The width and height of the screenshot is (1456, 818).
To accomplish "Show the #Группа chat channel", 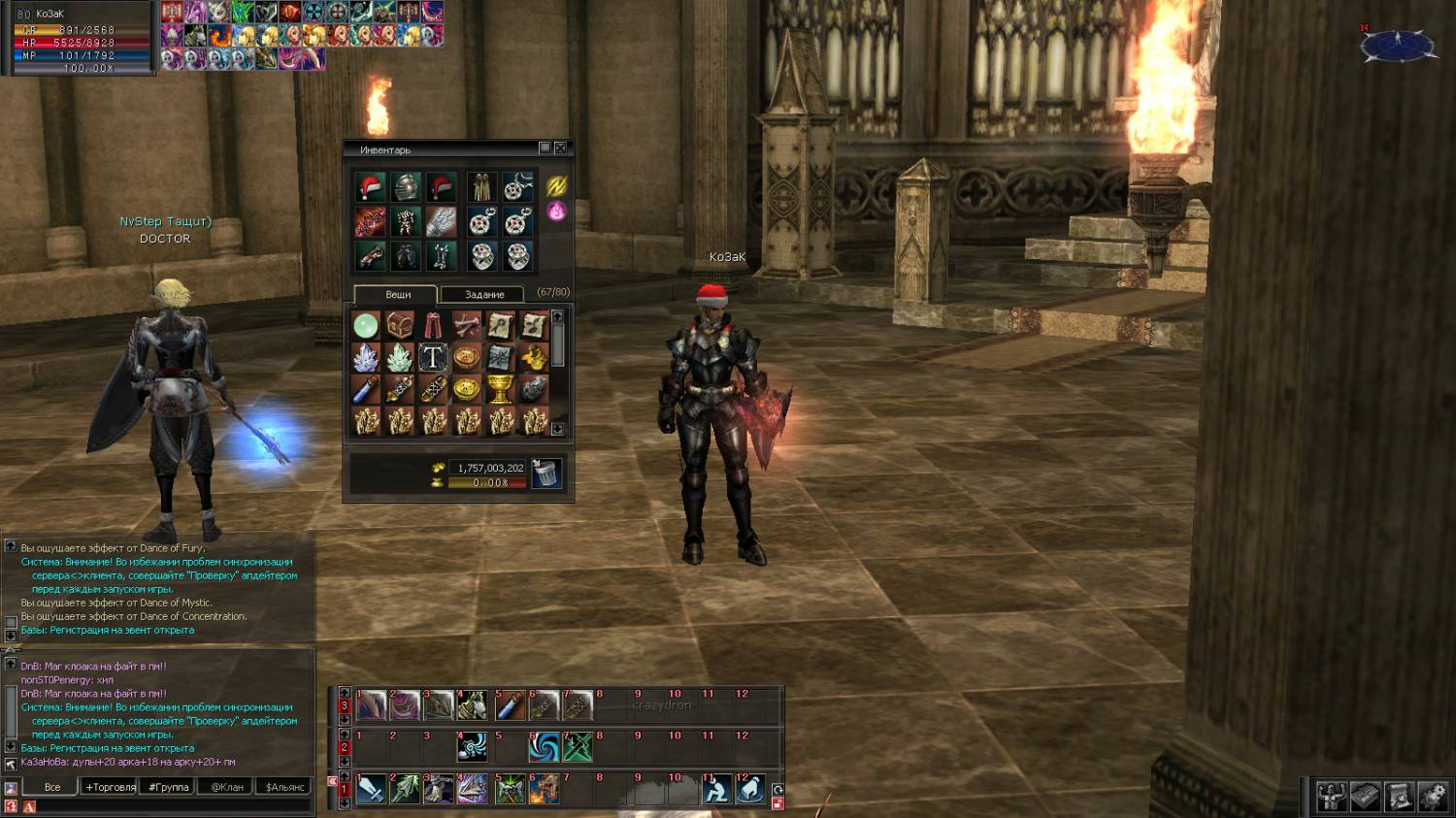I will tap(169, 787).
